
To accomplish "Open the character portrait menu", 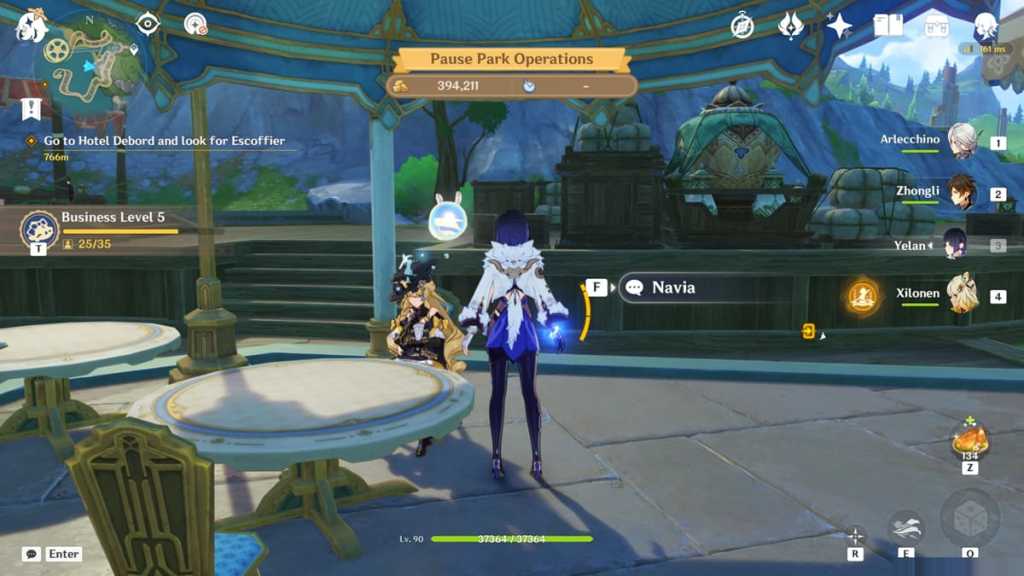I will pyautogui.click(x=986, y=26).
